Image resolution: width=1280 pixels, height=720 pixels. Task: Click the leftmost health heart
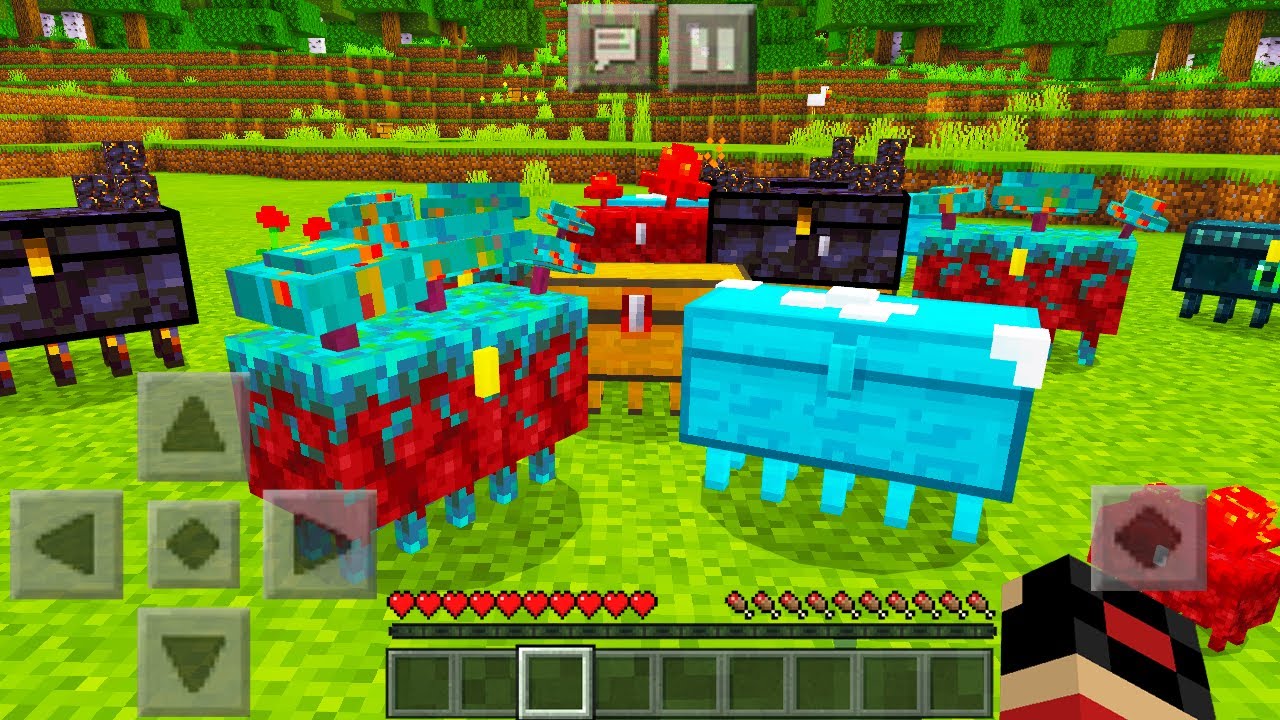tap(400, 603)
